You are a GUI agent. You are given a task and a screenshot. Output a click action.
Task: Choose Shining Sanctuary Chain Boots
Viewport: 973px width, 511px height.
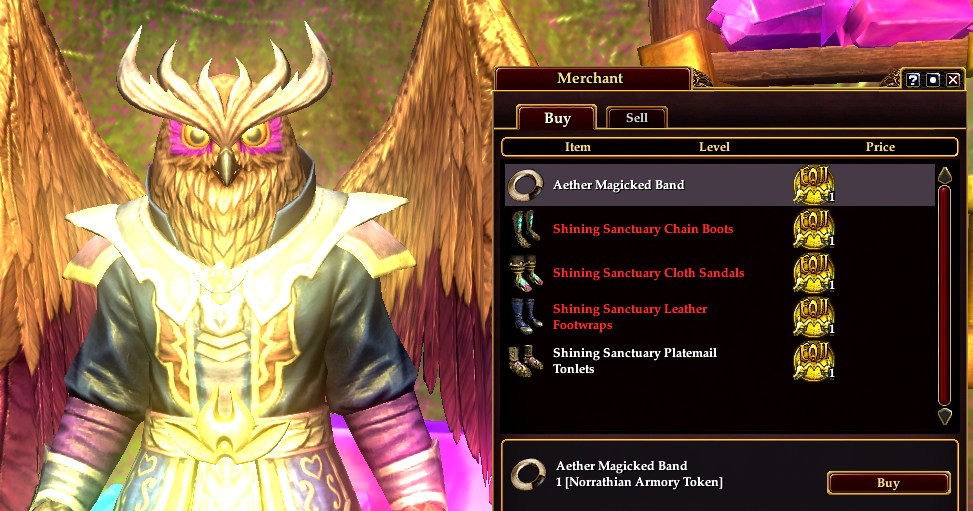642,229
